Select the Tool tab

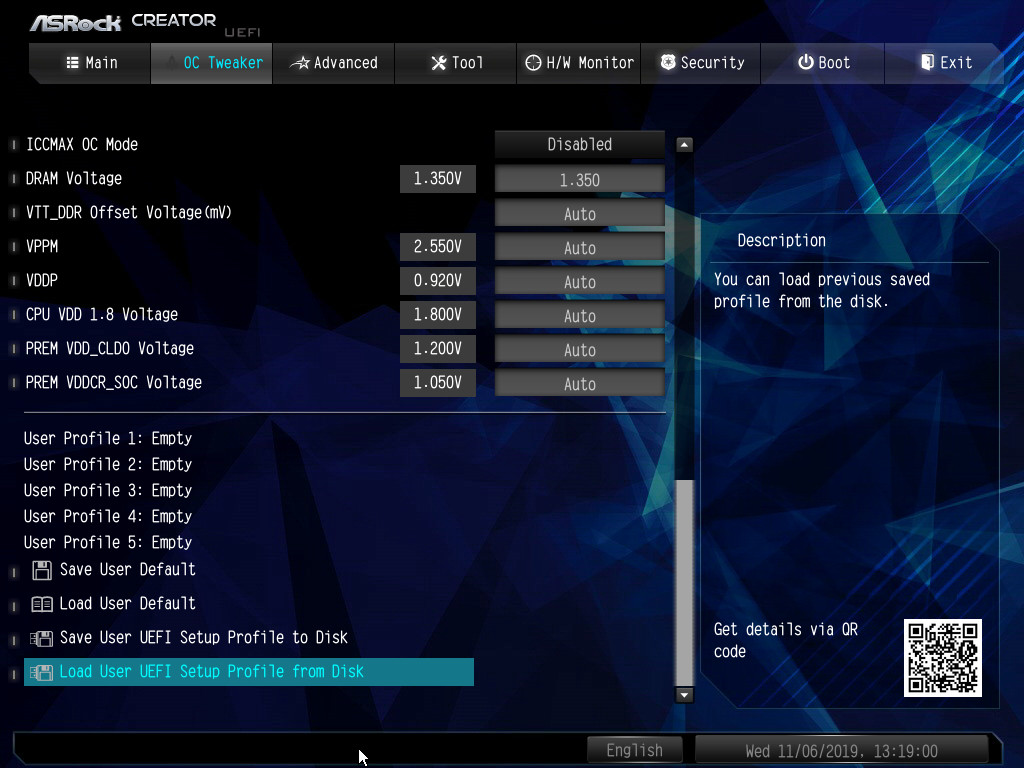pos(457,63)
